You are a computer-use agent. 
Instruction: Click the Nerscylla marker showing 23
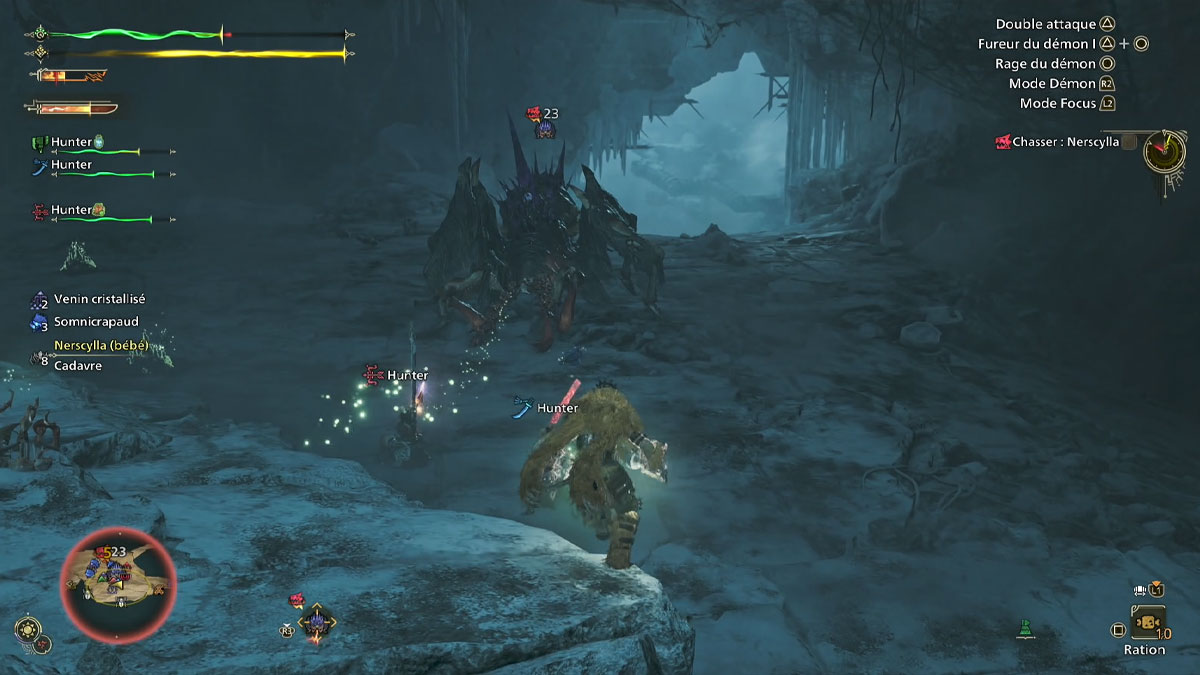tap(543, 122)
